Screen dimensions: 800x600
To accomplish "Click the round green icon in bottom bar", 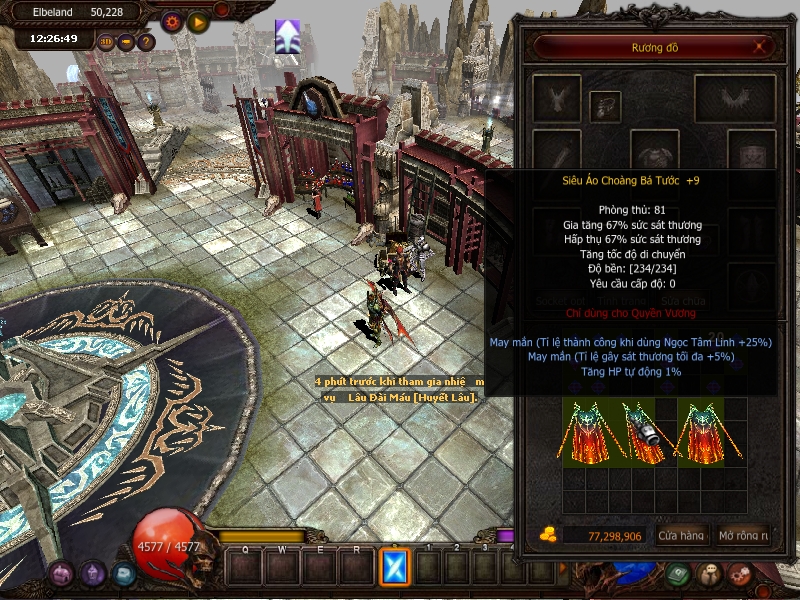I will click(x=678, y=575).
